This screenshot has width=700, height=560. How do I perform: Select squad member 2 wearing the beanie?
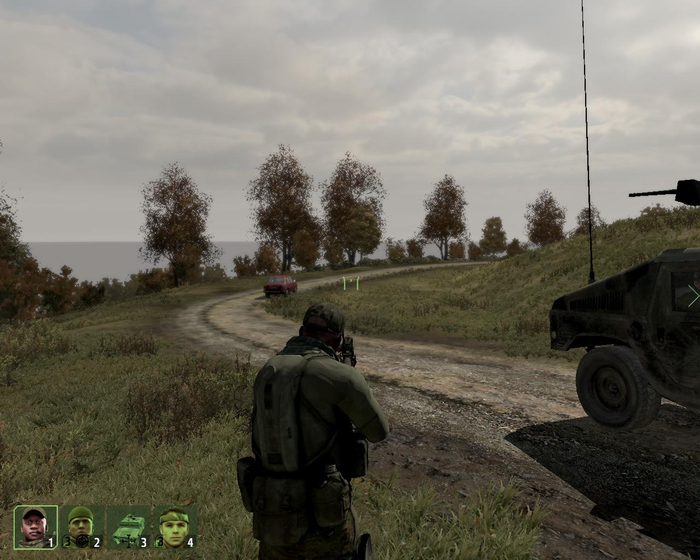point(81,527)
